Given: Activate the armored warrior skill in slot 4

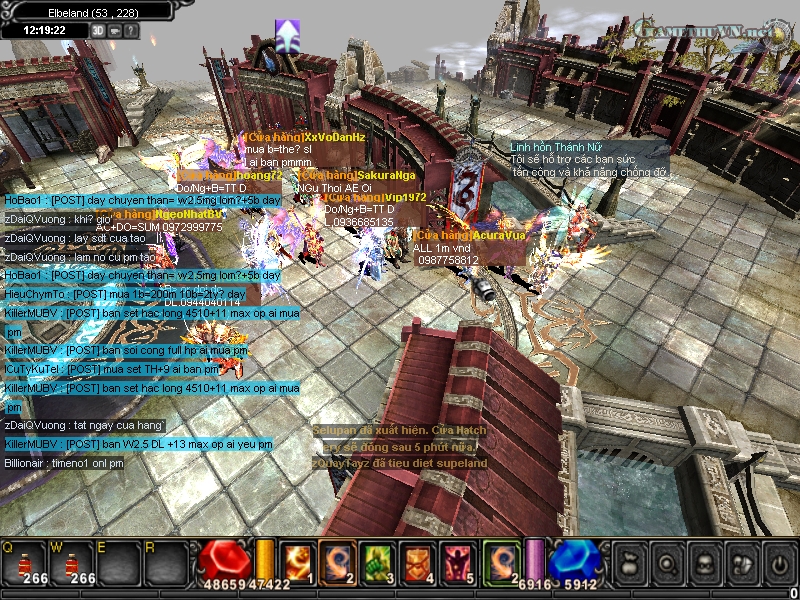Looking at the screenshot, I should coord(417,561).
